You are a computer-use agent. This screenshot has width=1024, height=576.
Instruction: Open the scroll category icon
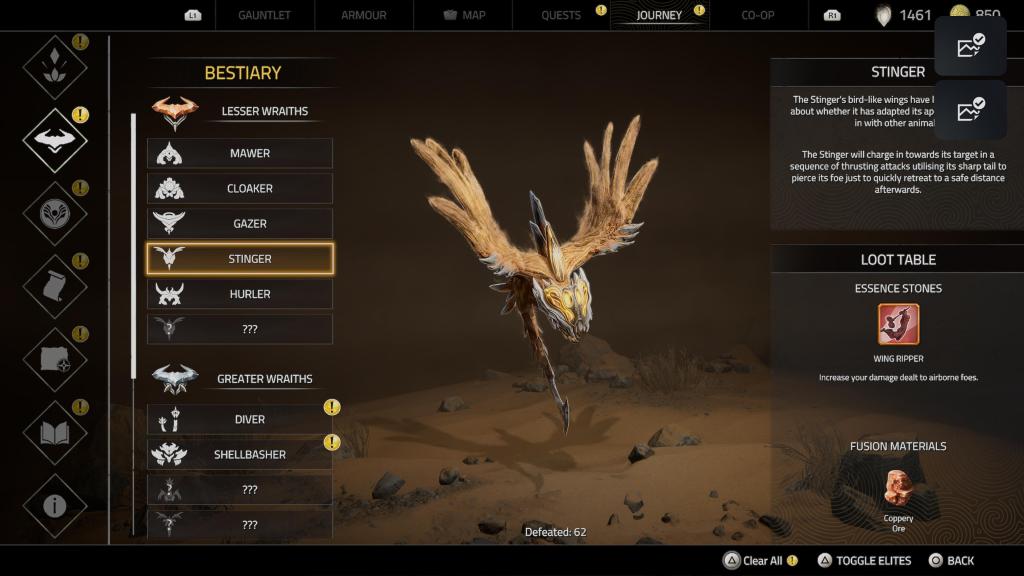[x=55, y=287]
